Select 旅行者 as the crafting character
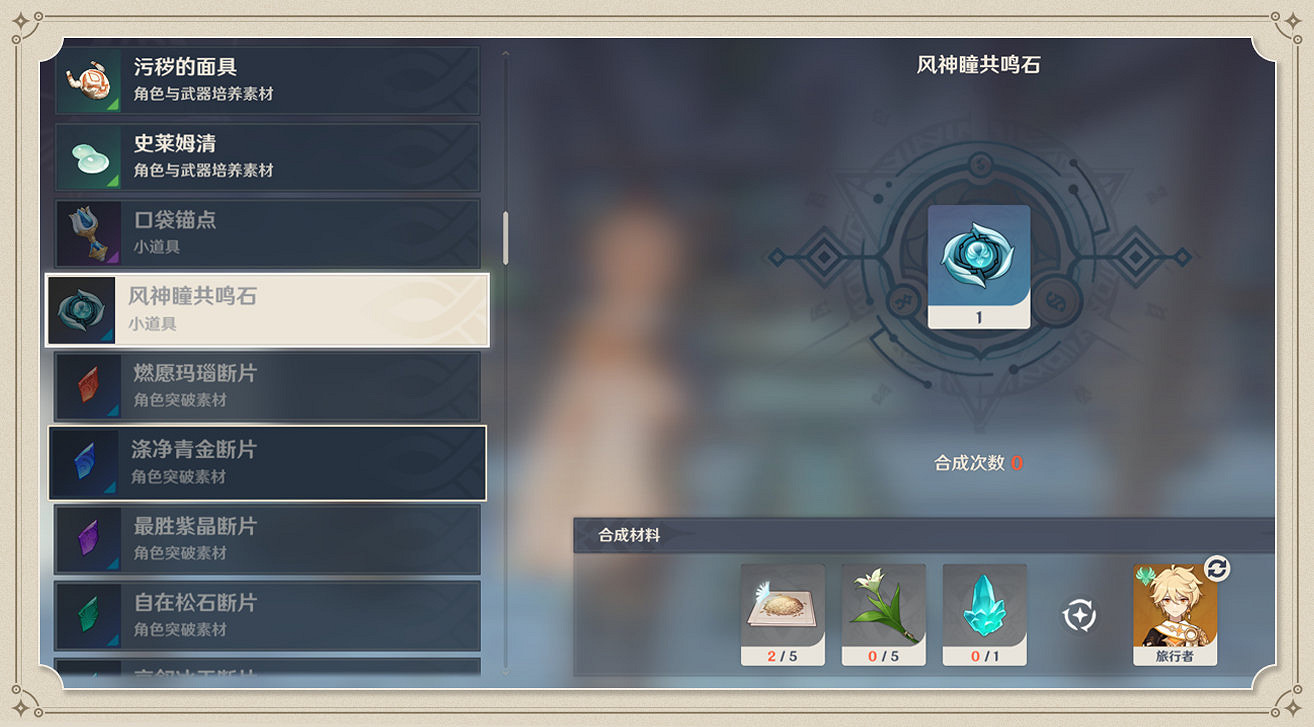The image size is (1314, 727). (x=1174, y=614)
